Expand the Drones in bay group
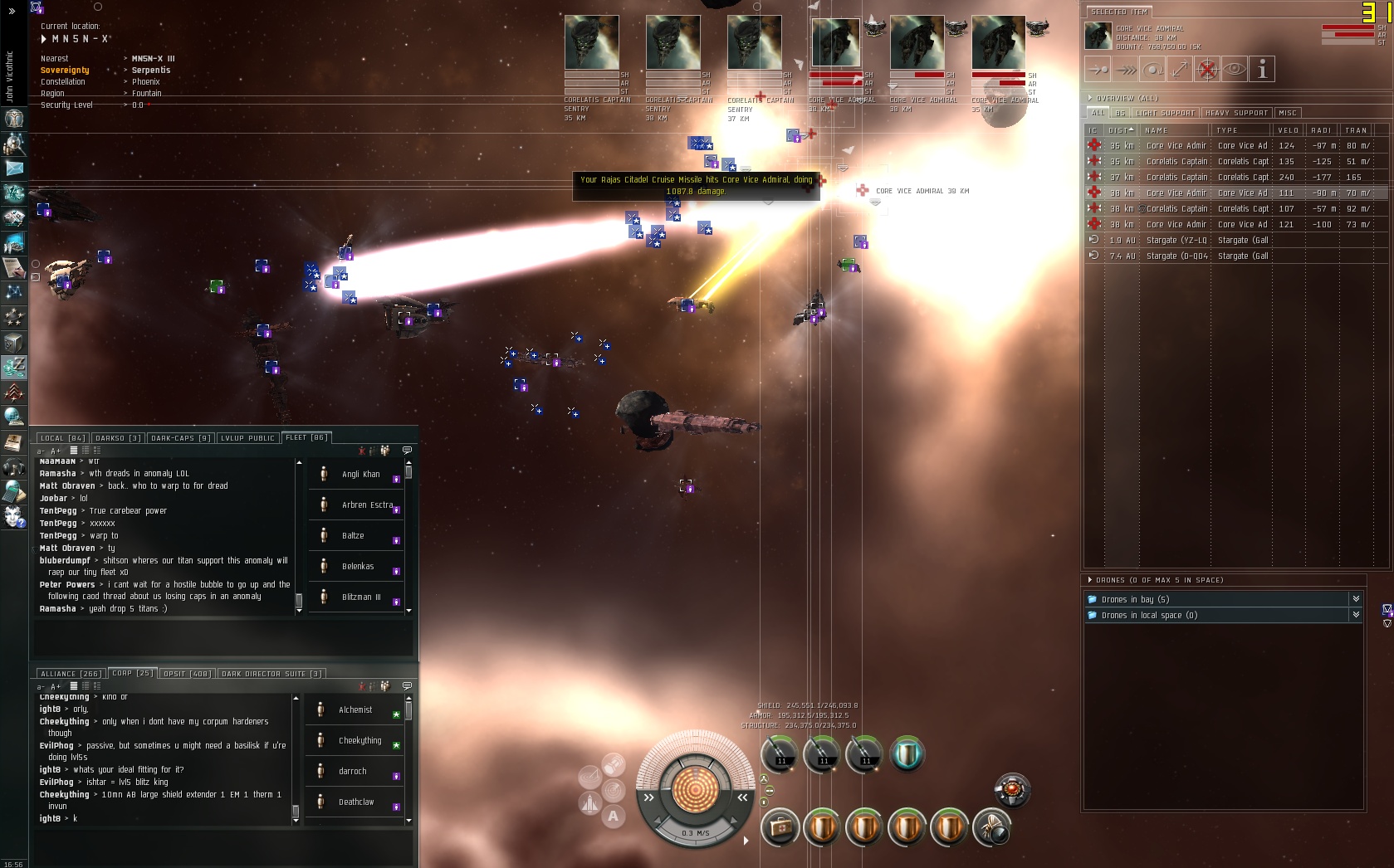The image size is (1394, 868). click(x=1356, y=599)
